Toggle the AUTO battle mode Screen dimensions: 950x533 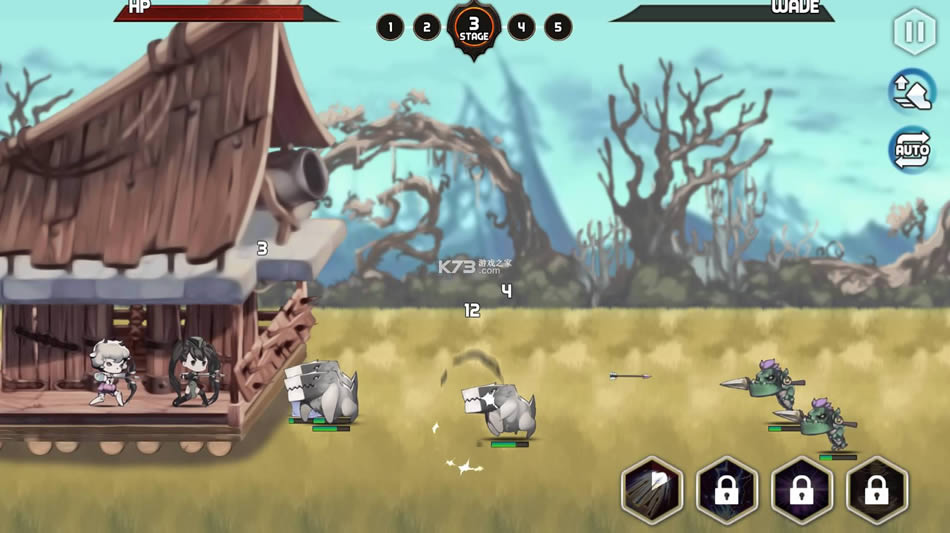click(x=911, y=150)
